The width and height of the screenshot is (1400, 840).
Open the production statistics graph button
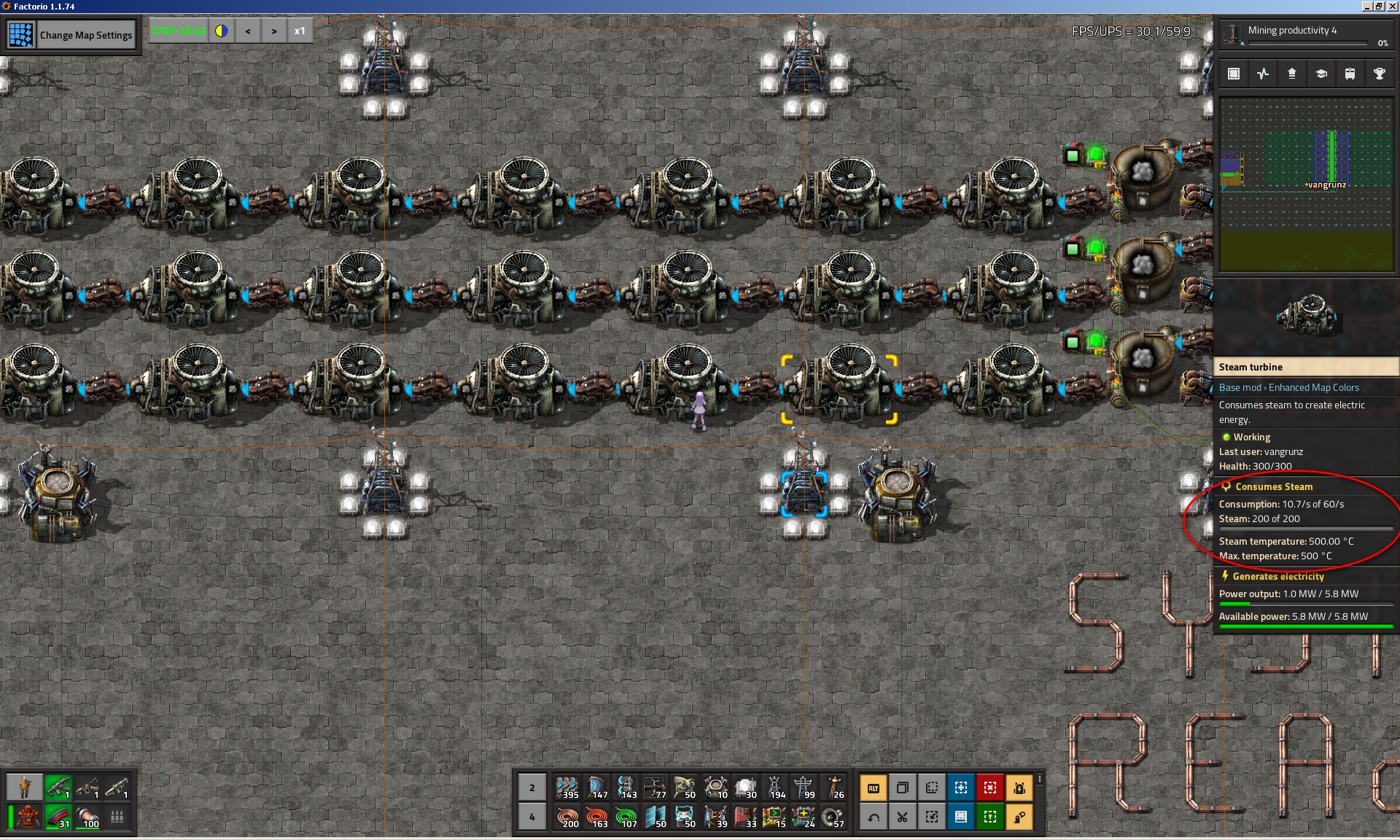[x=1263, y=74]
